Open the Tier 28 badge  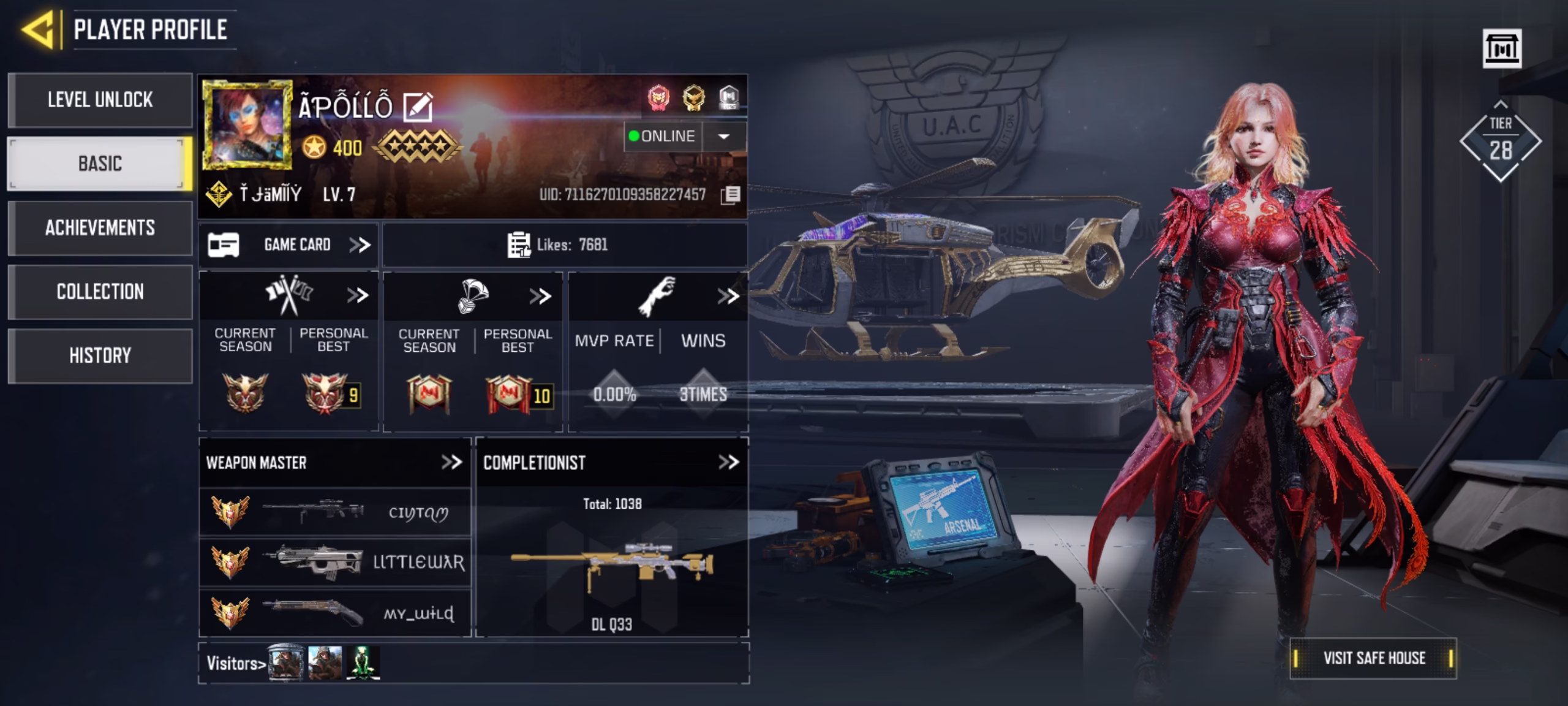click(x=1500, y=142)
